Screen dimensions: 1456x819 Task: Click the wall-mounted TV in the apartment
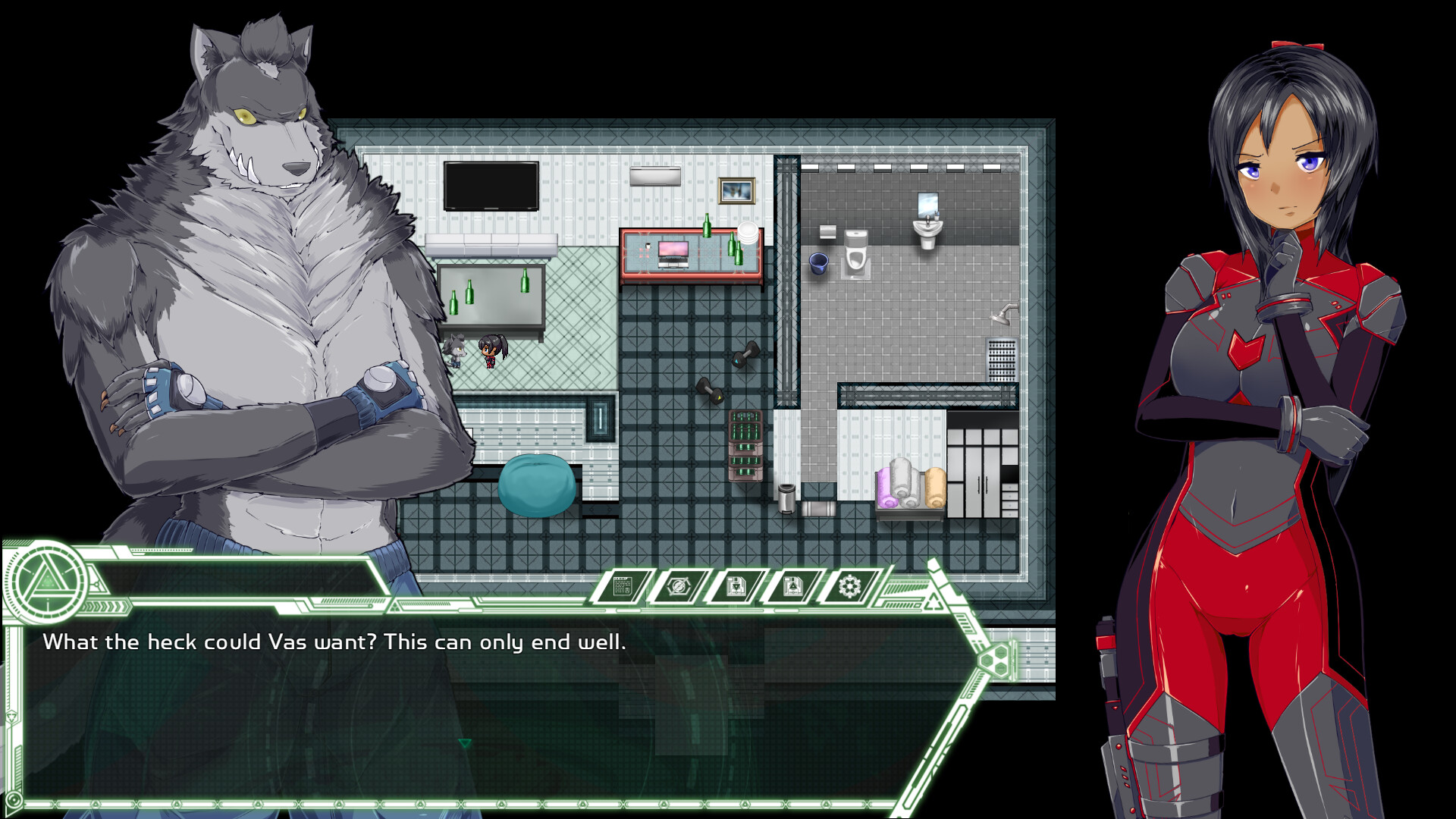click(491, 184)
